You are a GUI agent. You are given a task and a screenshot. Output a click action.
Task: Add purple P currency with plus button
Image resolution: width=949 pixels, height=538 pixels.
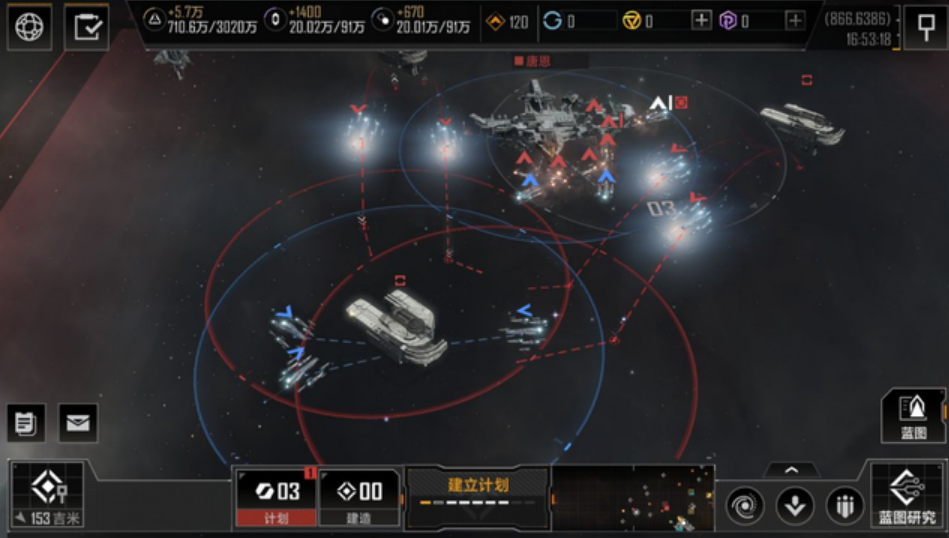click(794, 21)
